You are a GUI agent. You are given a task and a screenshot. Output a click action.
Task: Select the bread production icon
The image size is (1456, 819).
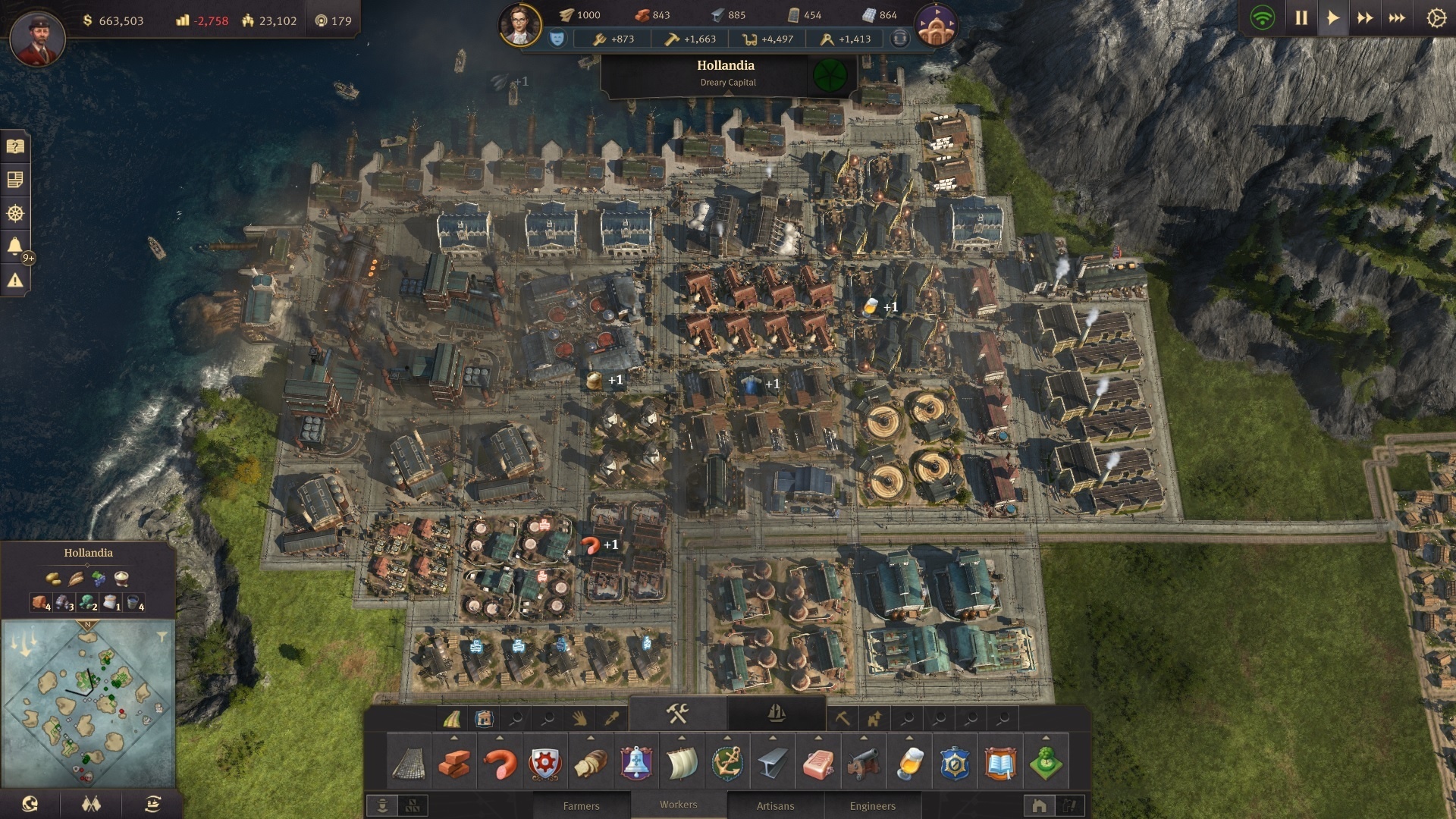coord(591,764)
